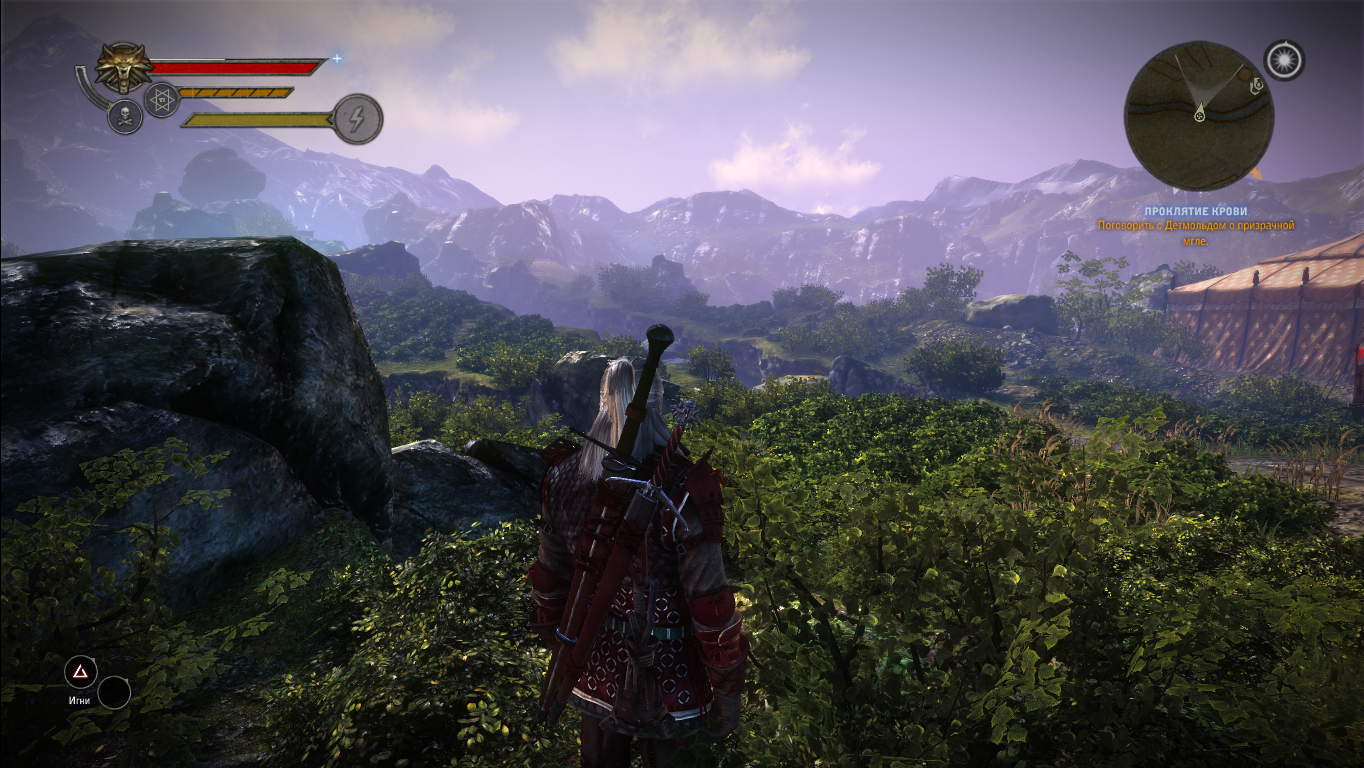Screen dimensions: 1364x768
Task: Click the wolf medallion icon
Action: 124,67
